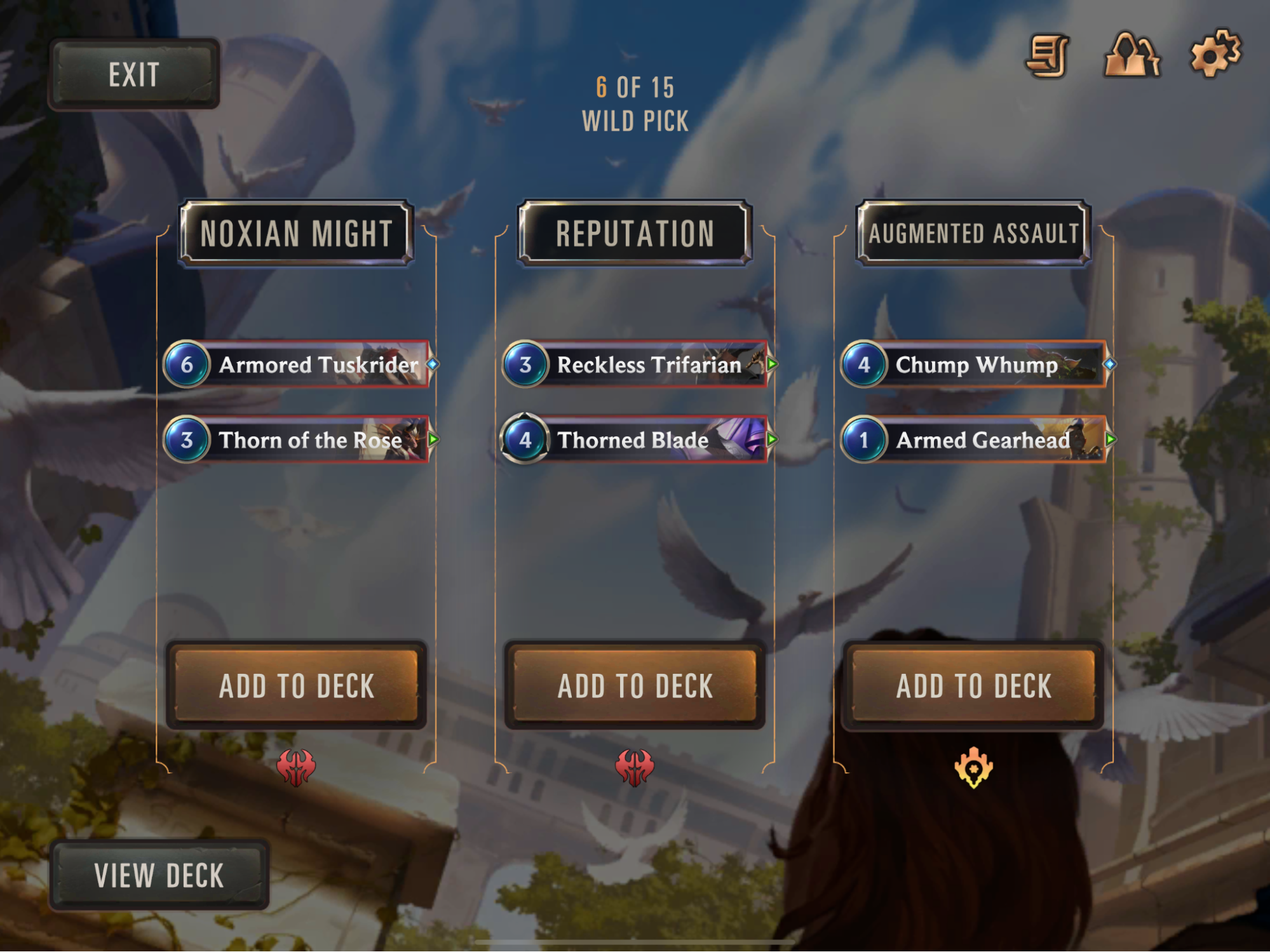Click the mana cost gem on Chump Whump

pyautogui.click(x=865, y=365)
